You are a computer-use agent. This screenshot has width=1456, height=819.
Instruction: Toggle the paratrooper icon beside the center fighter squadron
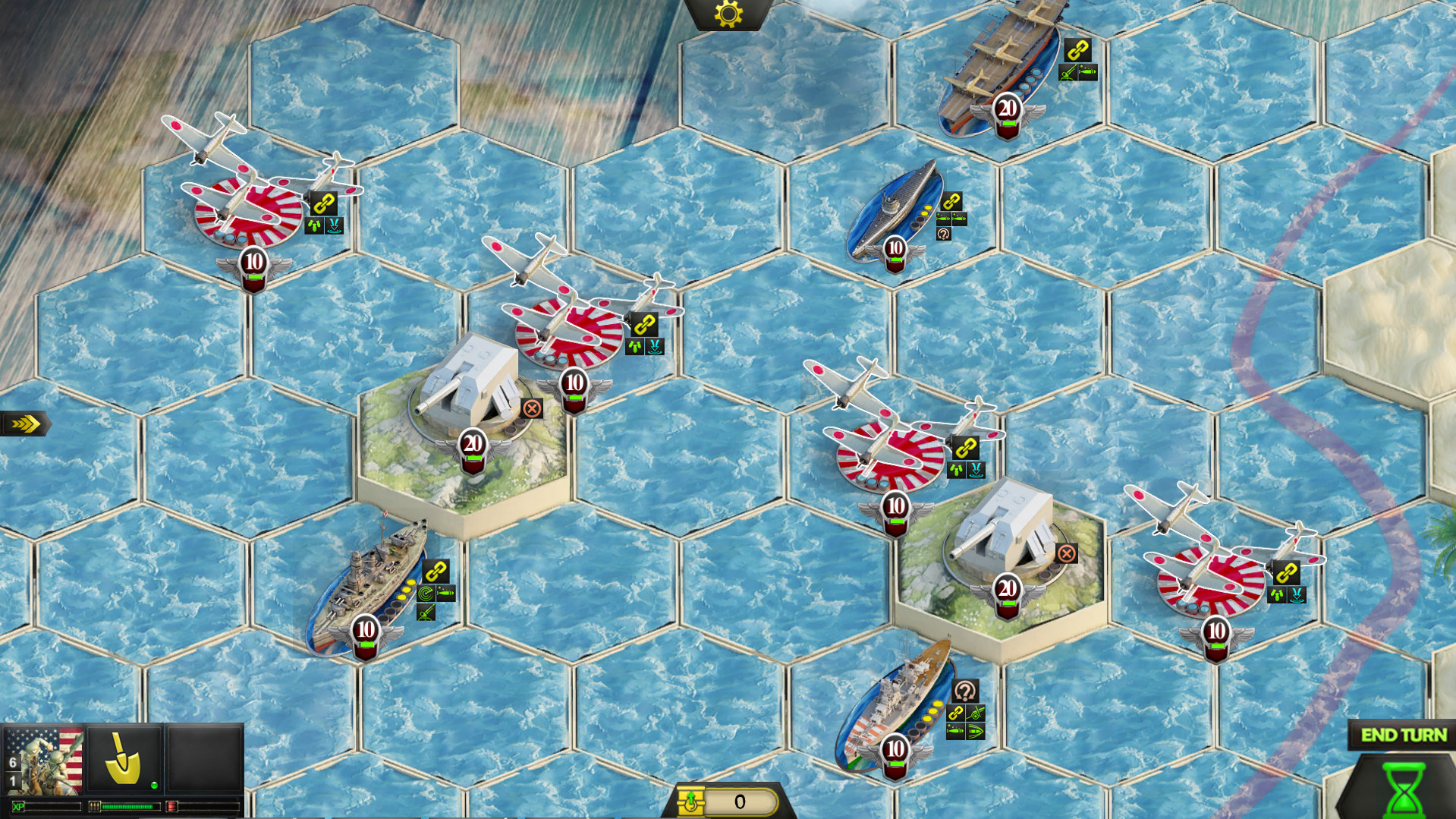point(636,345)
